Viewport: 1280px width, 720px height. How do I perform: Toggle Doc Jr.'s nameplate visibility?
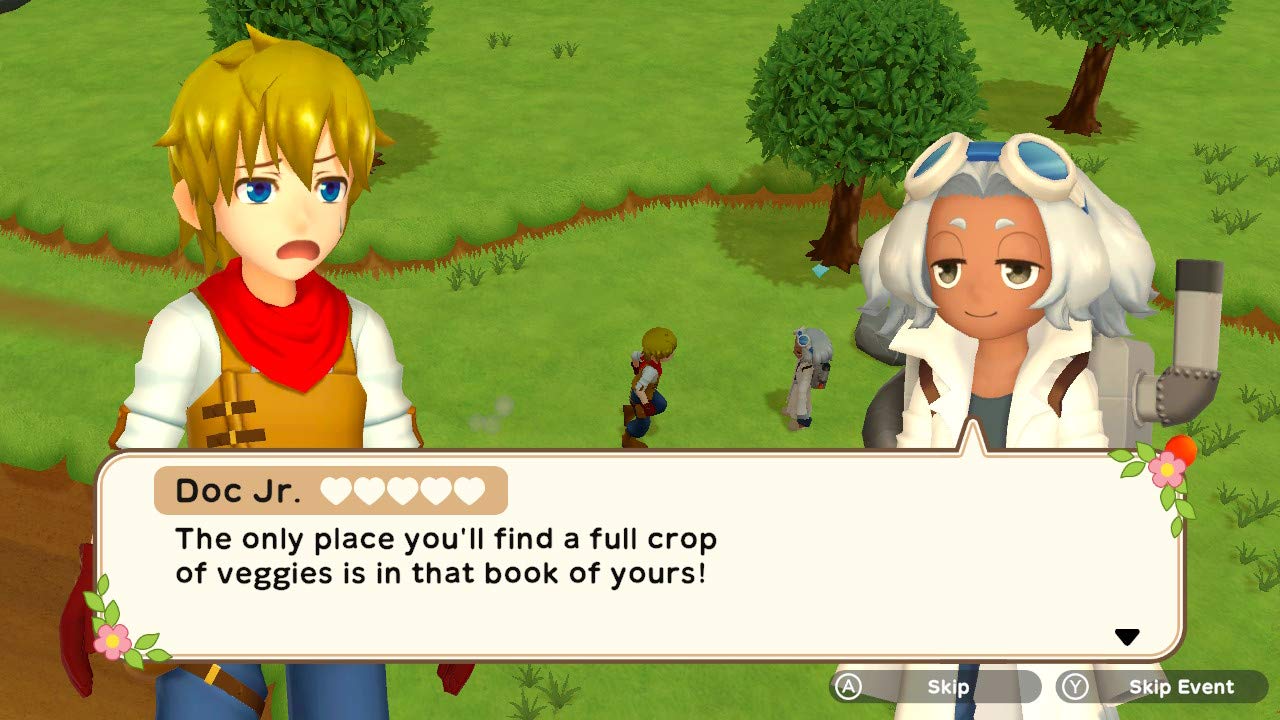[240, 491]
